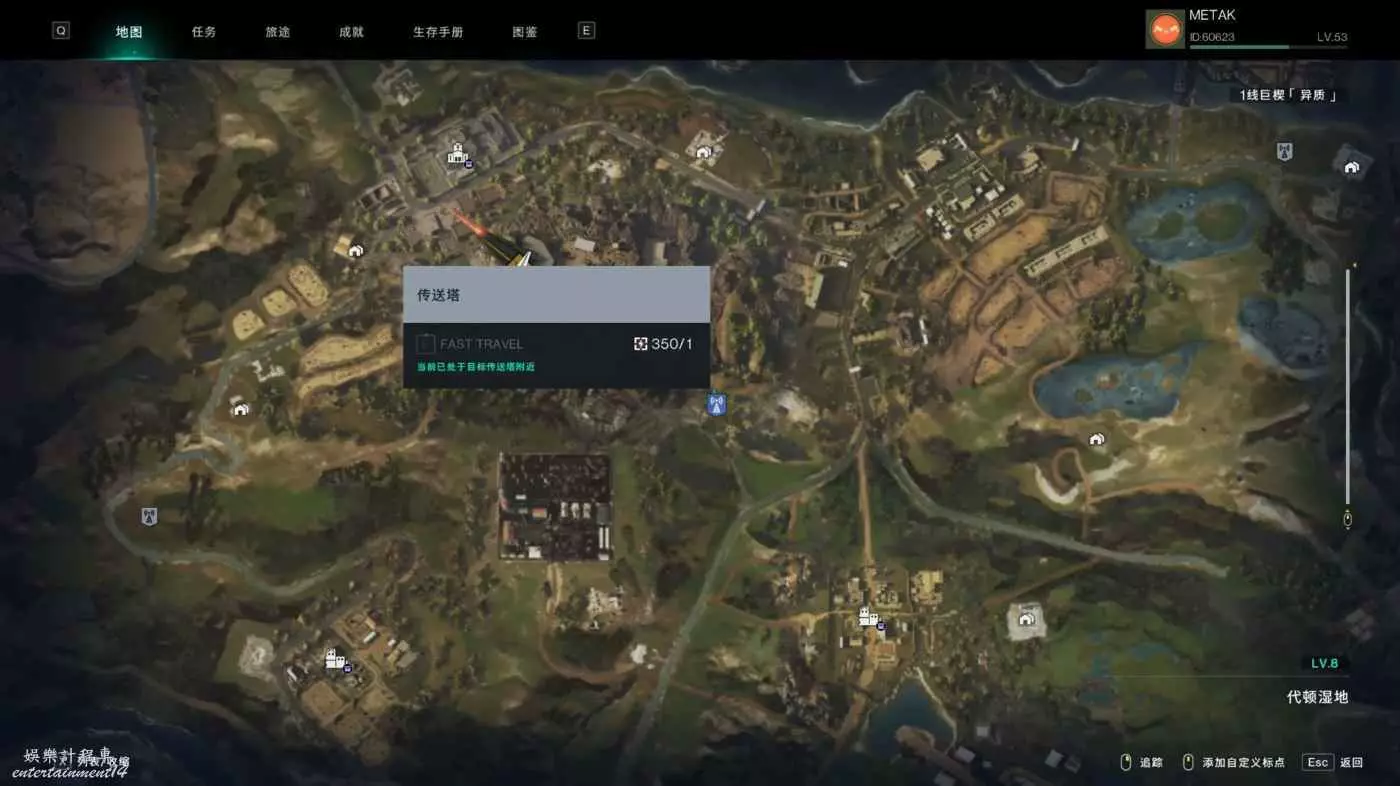This screenshot has height=786, width=1400.
Task: Select the blue teleport tower map marker
Action: pos(715,405)
